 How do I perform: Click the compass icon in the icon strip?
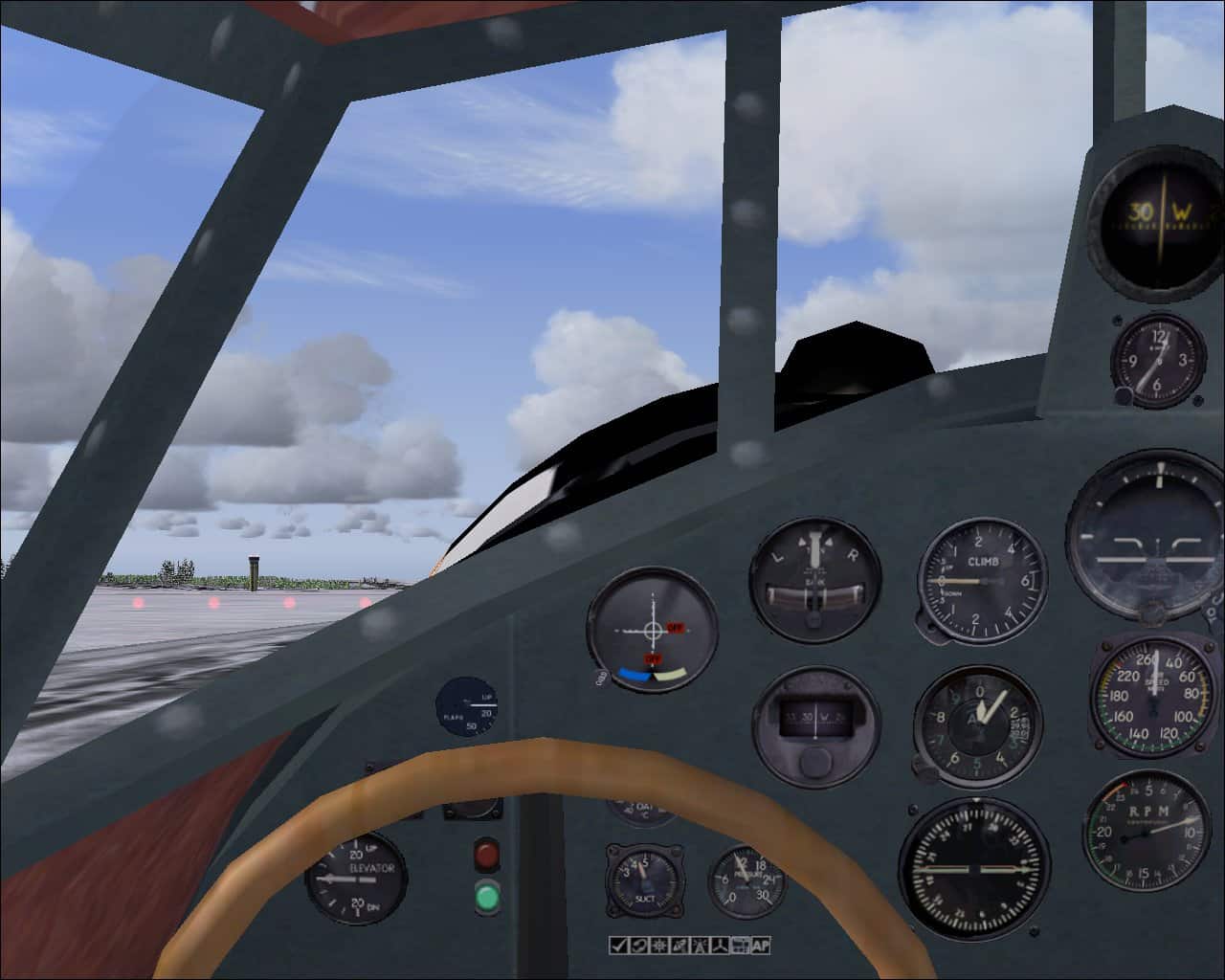click(658, 946)
